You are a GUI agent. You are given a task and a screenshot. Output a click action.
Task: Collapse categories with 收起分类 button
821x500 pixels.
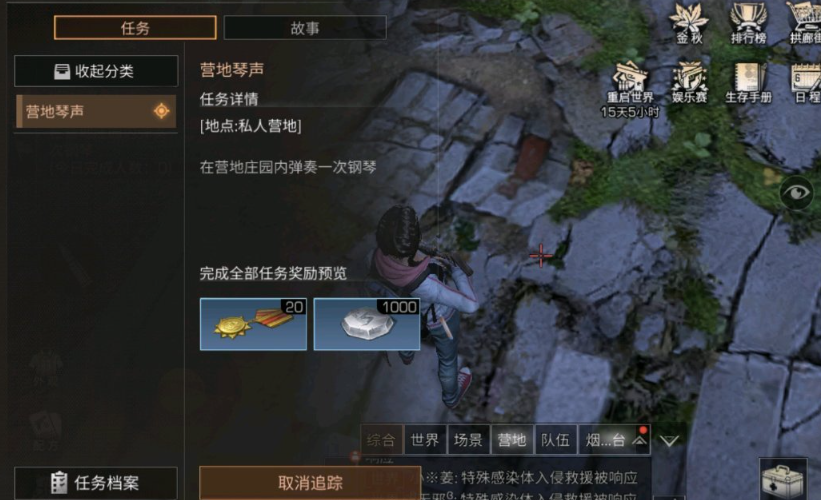tap(96, 71)
